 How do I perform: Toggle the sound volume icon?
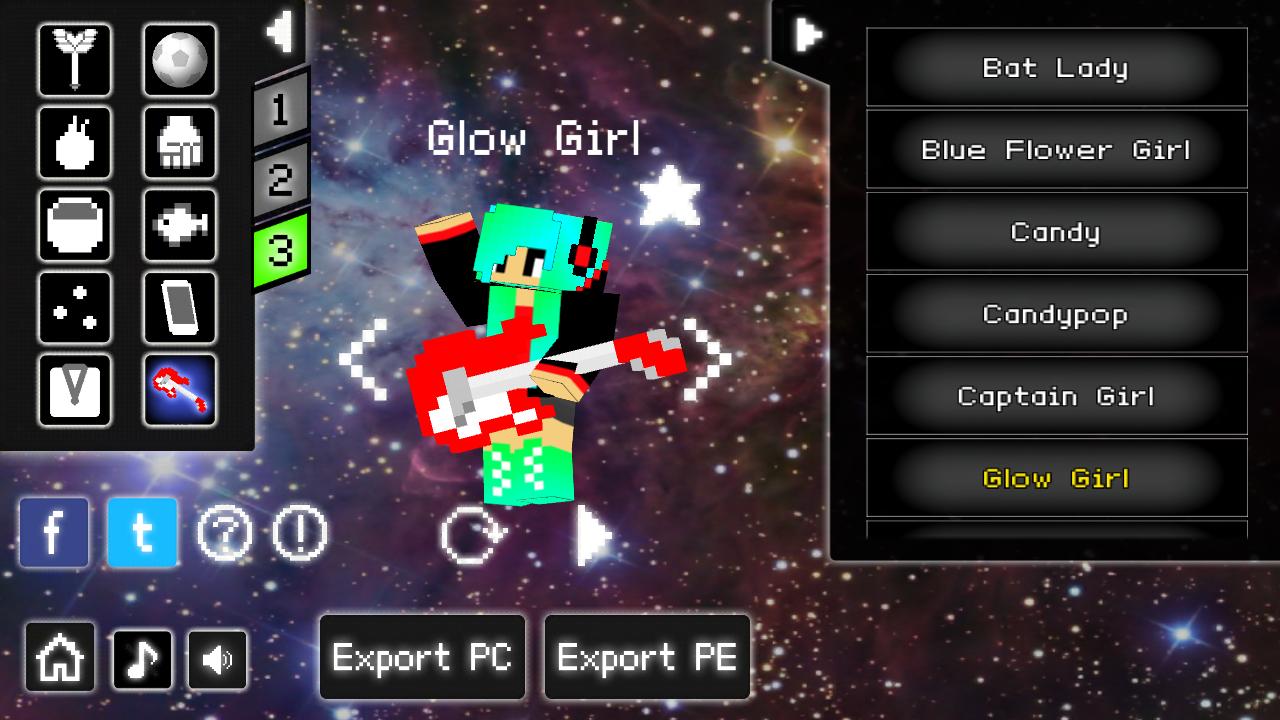coord(217,657)
